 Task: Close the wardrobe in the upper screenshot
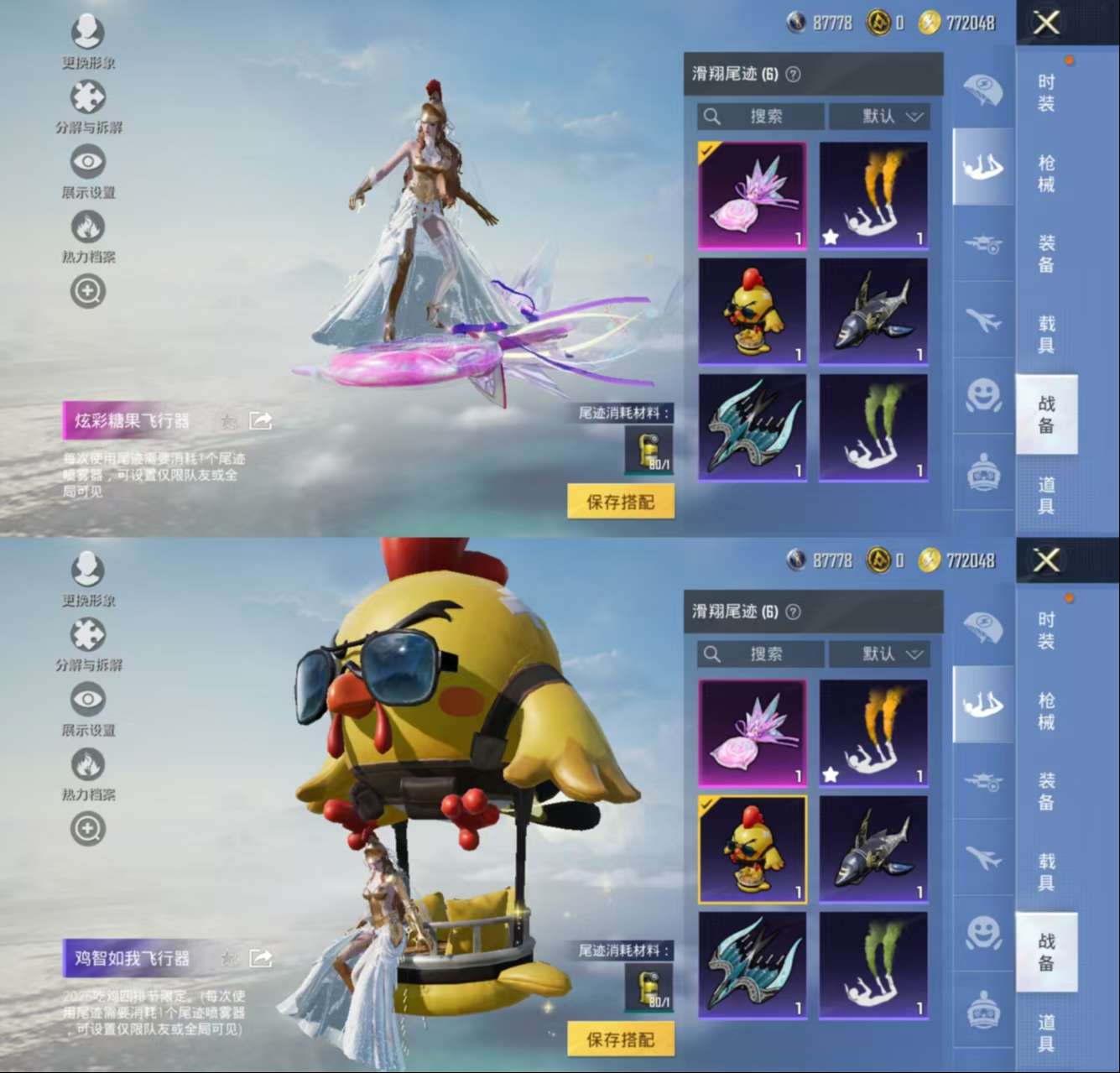pos(1046,23)
